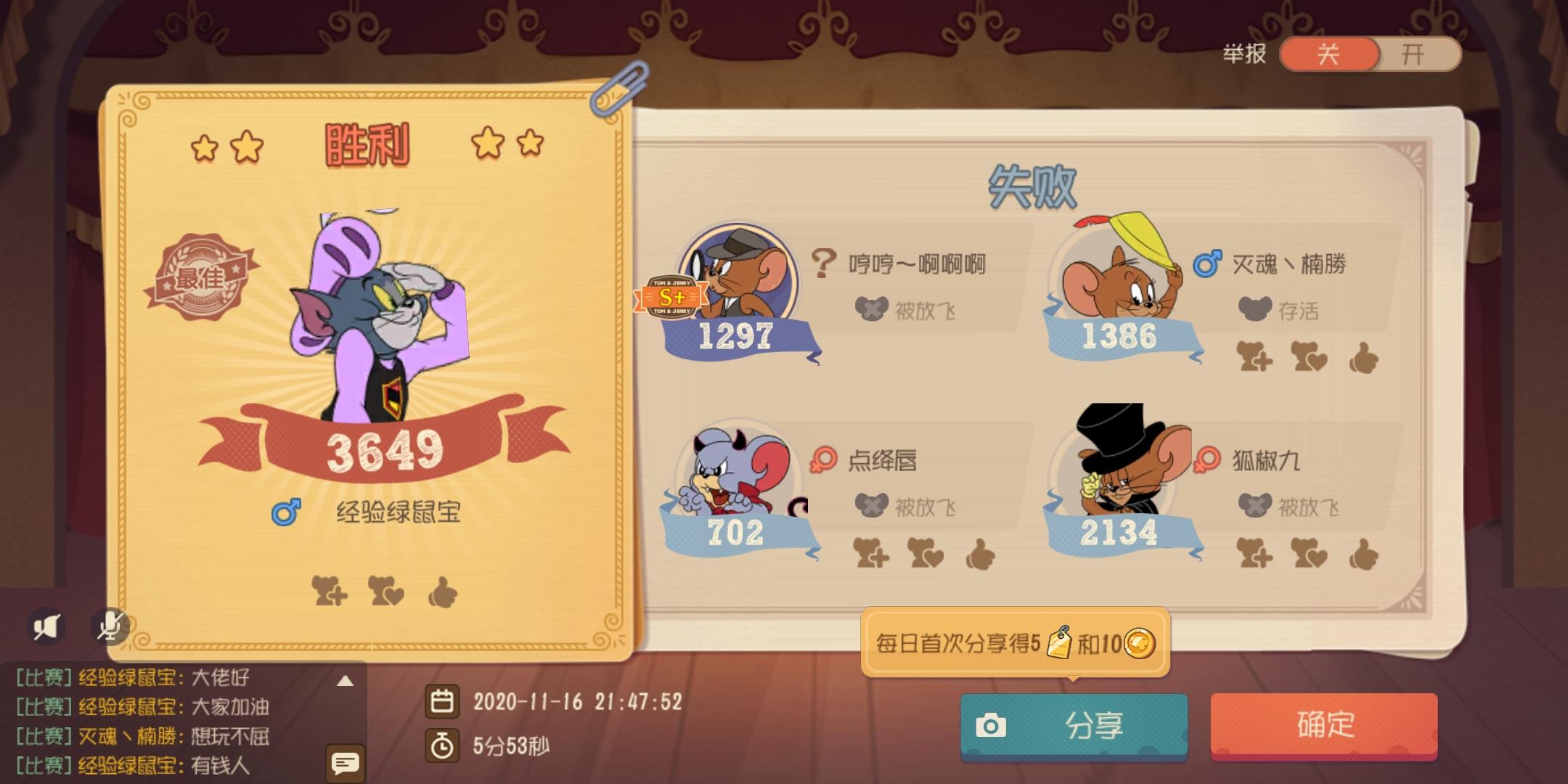Mute the speaker using the crossed loudspeaker icon
This screenshot has width=1568, height=784.
pos(45,626)
